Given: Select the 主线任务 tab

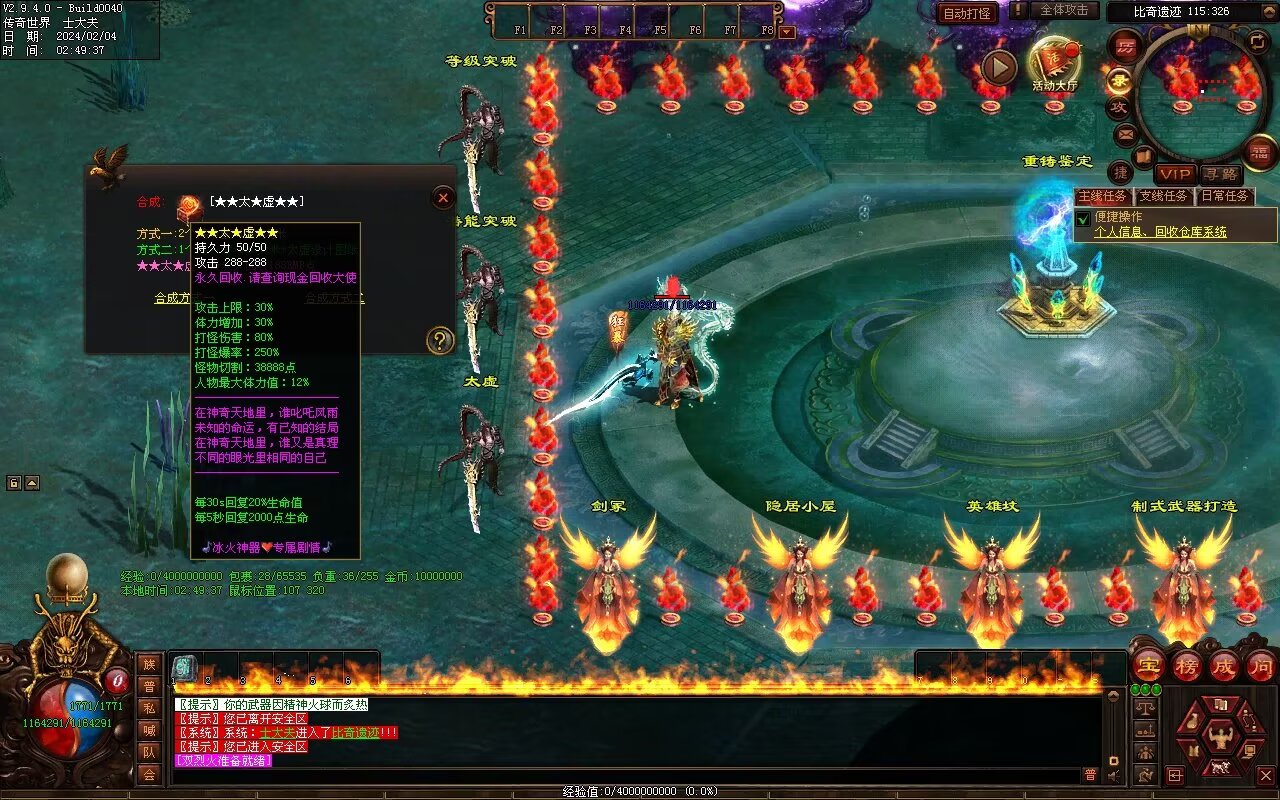Looking at the screenshot, I should click(x=1102, y=196).
